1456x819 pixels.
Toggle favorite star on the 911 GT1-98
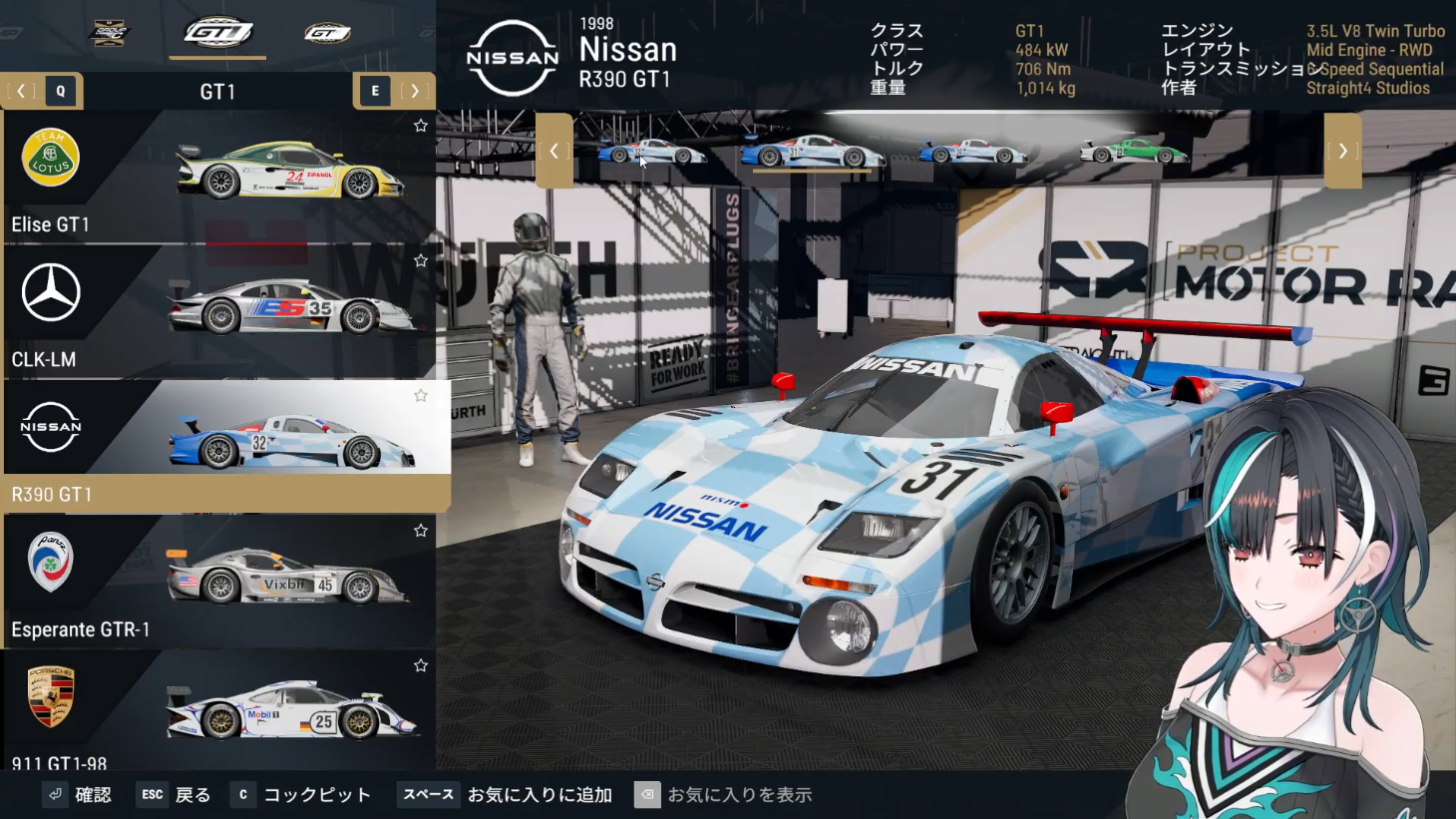[x=421, y=665]
